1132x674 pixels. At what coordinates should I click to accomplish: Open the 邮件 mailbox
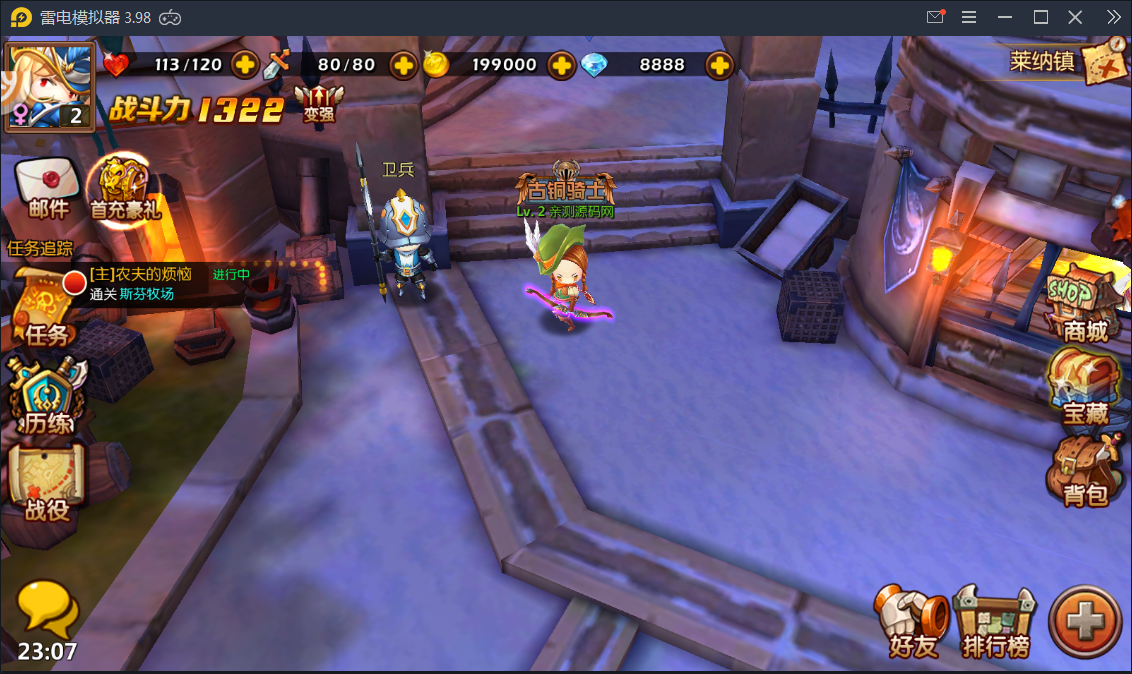[47, 188]
